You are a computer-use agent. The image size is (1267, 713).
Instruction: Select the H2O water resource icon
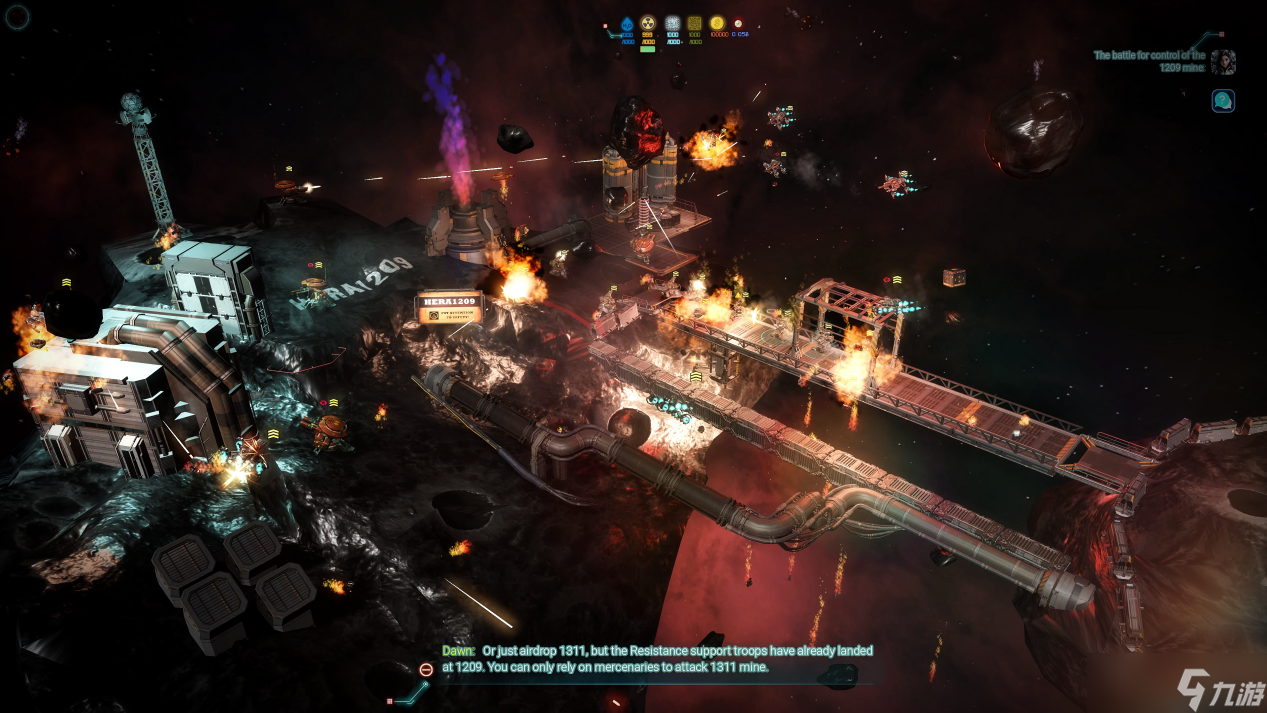[628, 24]
